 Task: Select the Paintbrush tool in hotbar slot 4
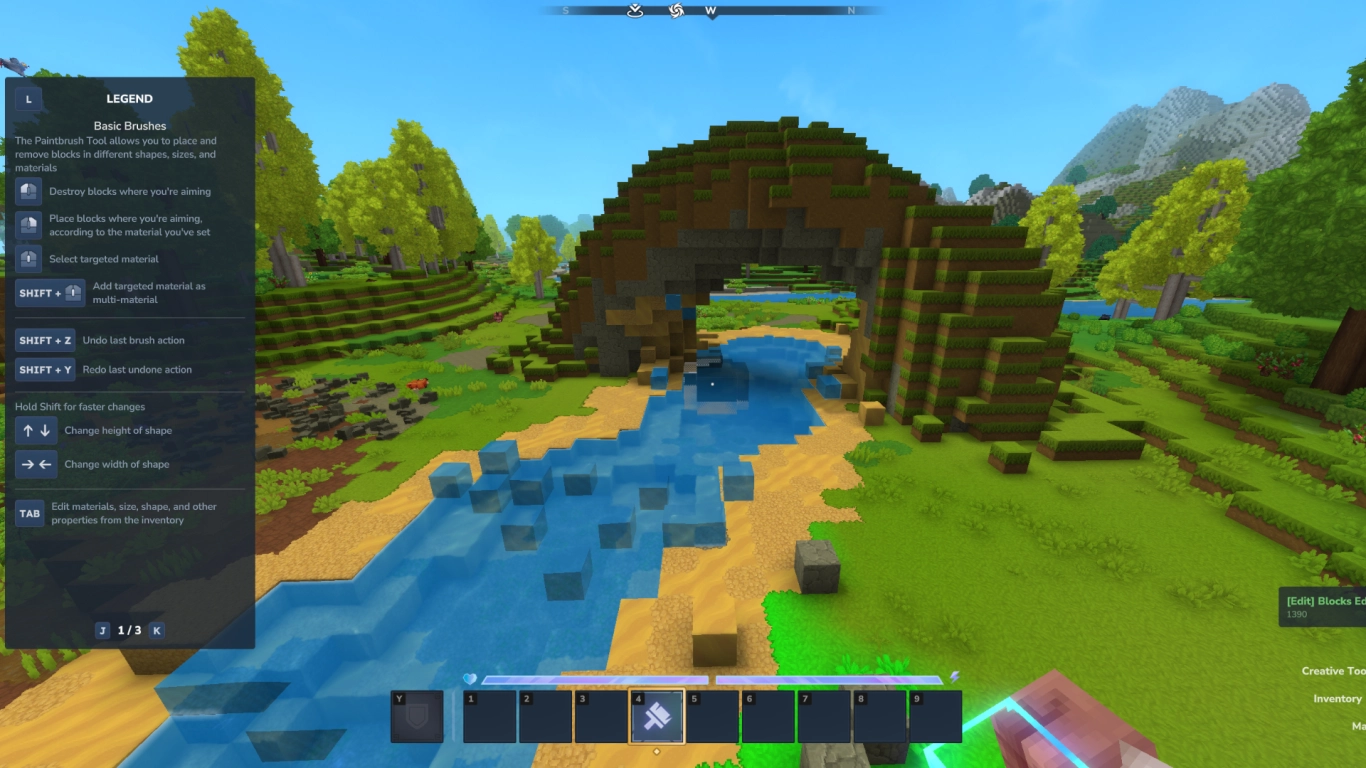(657, 715)
